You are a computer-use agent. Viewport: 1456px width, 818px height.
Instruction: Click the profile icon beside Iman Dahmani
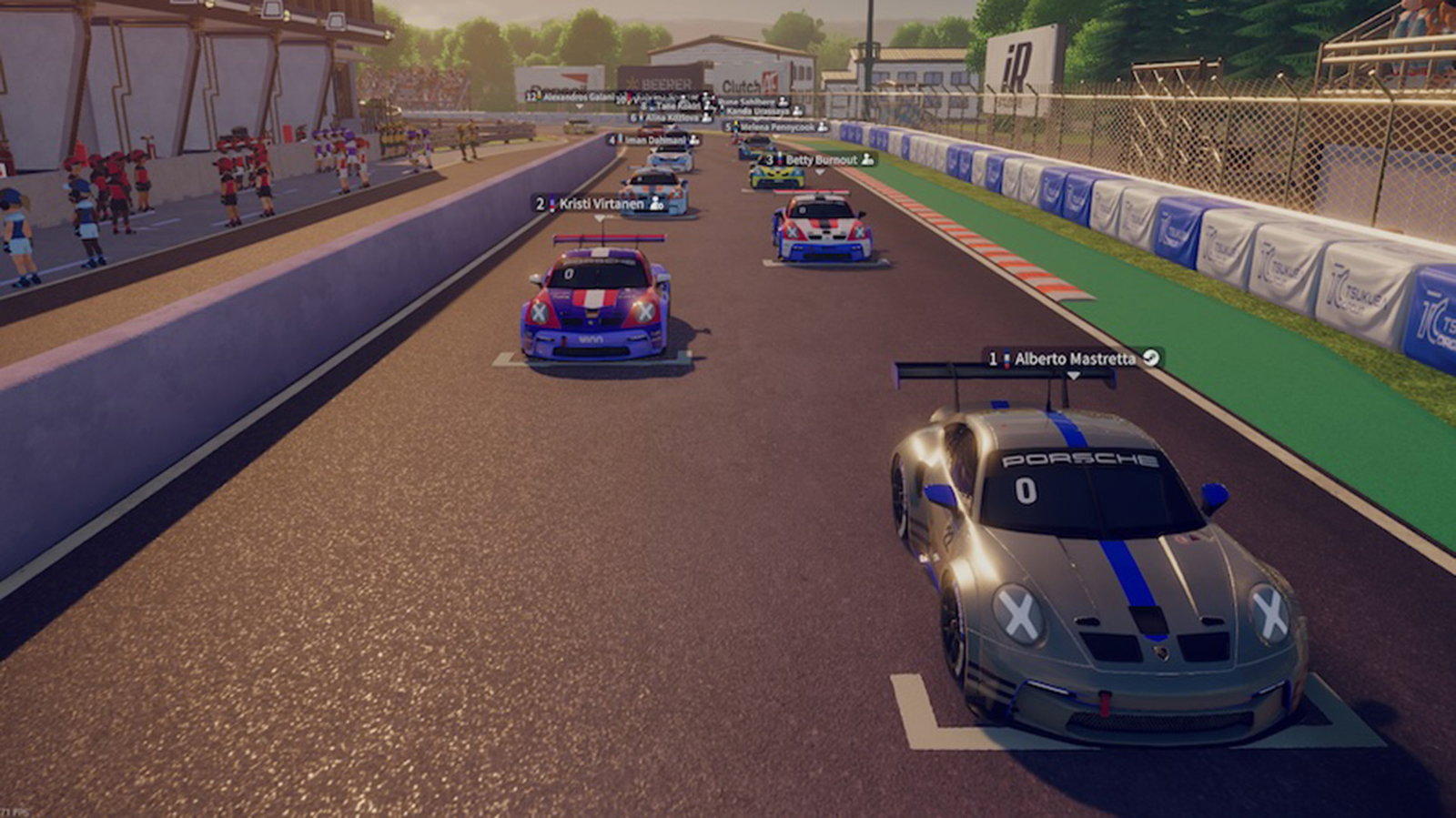[x=694, y=140]
